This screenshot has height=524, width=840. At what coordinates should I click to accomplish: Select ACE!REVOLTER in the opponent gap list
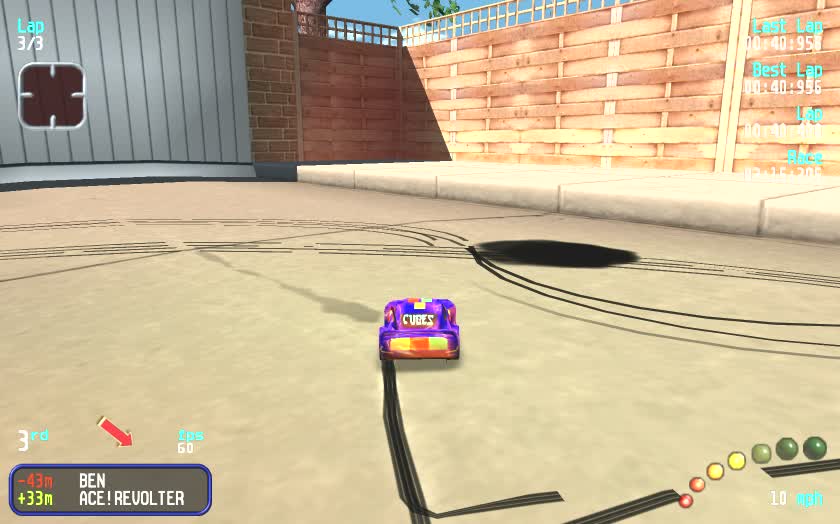coord(131,498)
